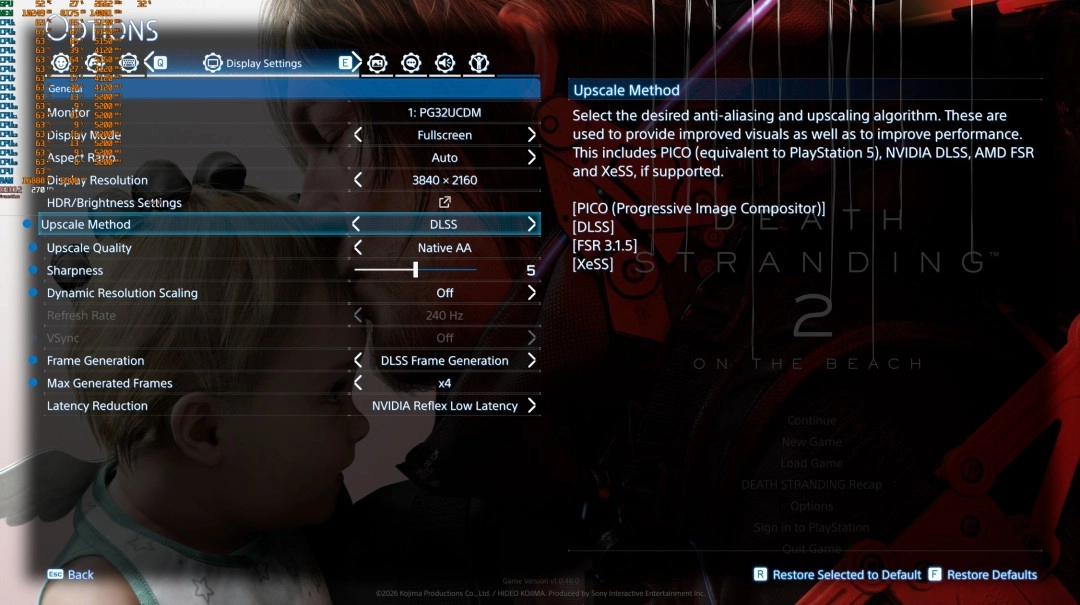This screenshot has width=1080, height=605.
Task: Switch to the graphics settings tab with picture icon
Action: click(x=377, y=63)
